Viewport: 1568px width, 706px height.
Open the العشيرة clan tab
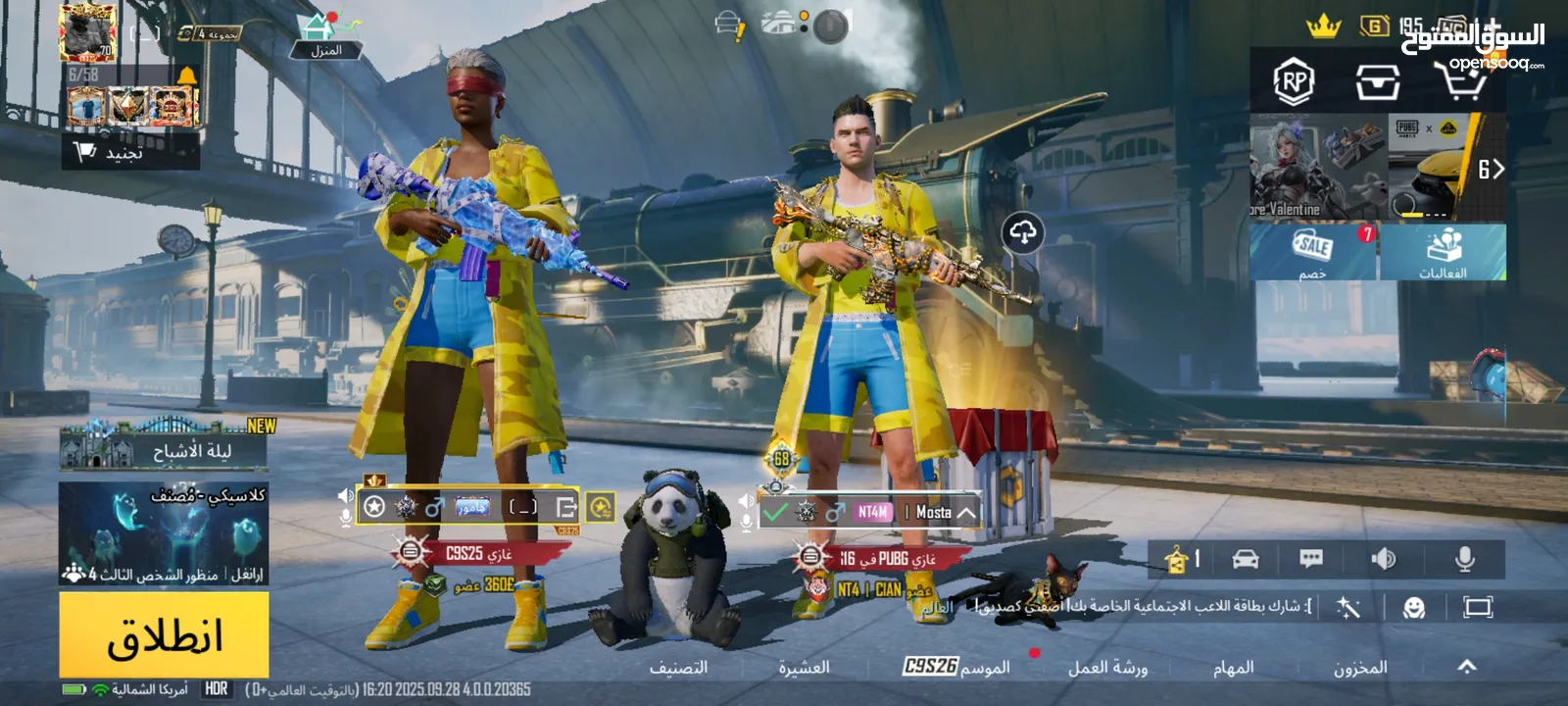click(x=804, y=668)
